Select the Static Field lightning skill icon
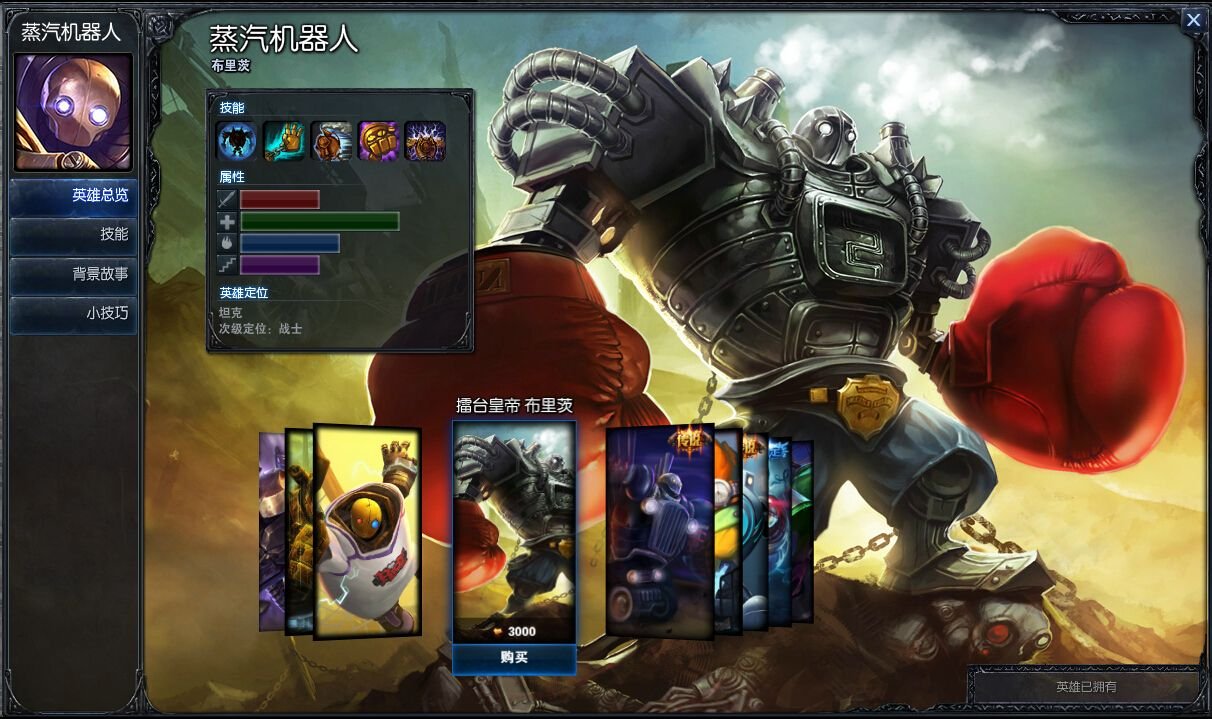The width and height of the screenshot is (1212, 719). (425, 142)
